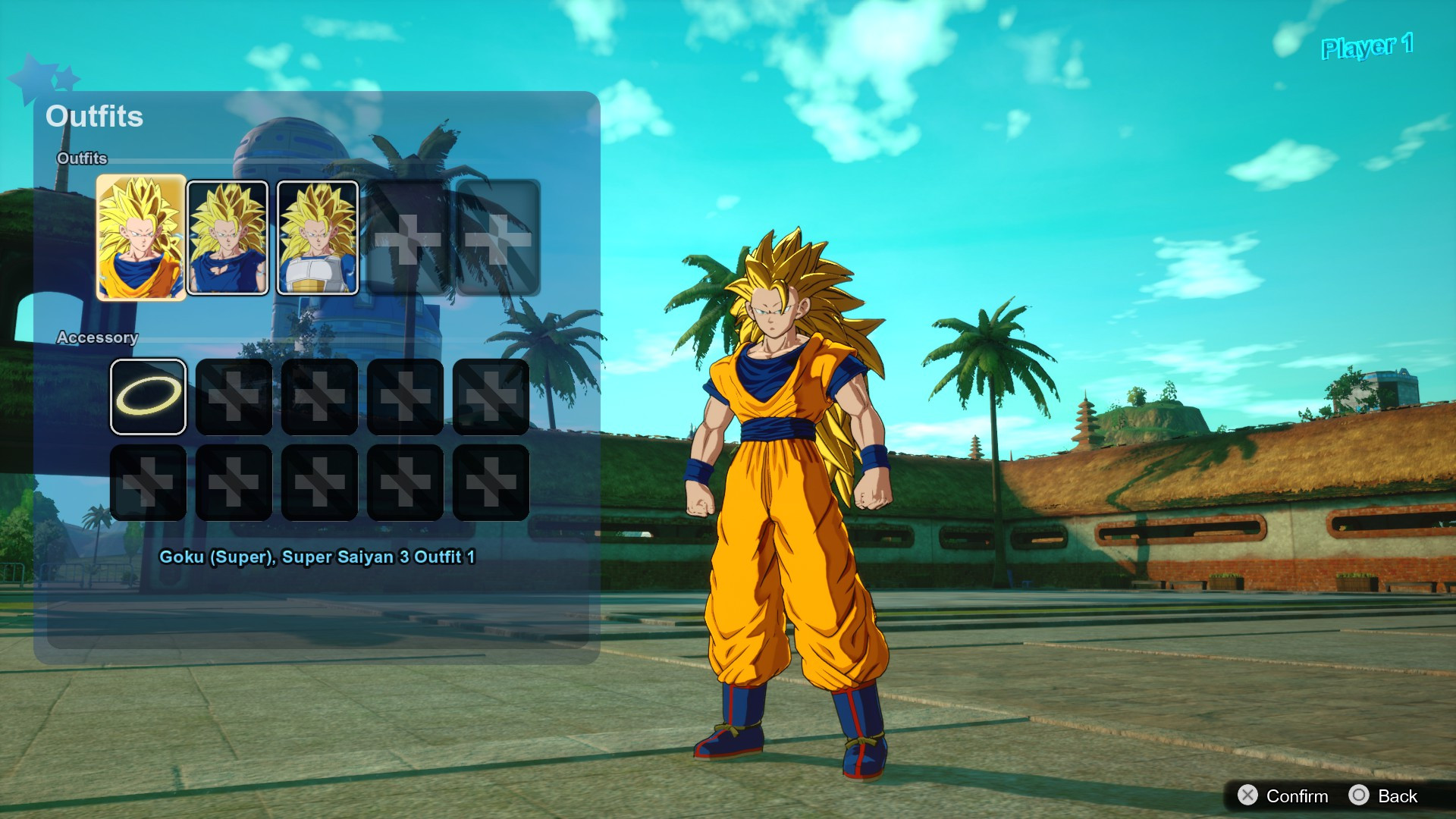Click the middle slot of bottom accessory row

[x=319, y=482]
